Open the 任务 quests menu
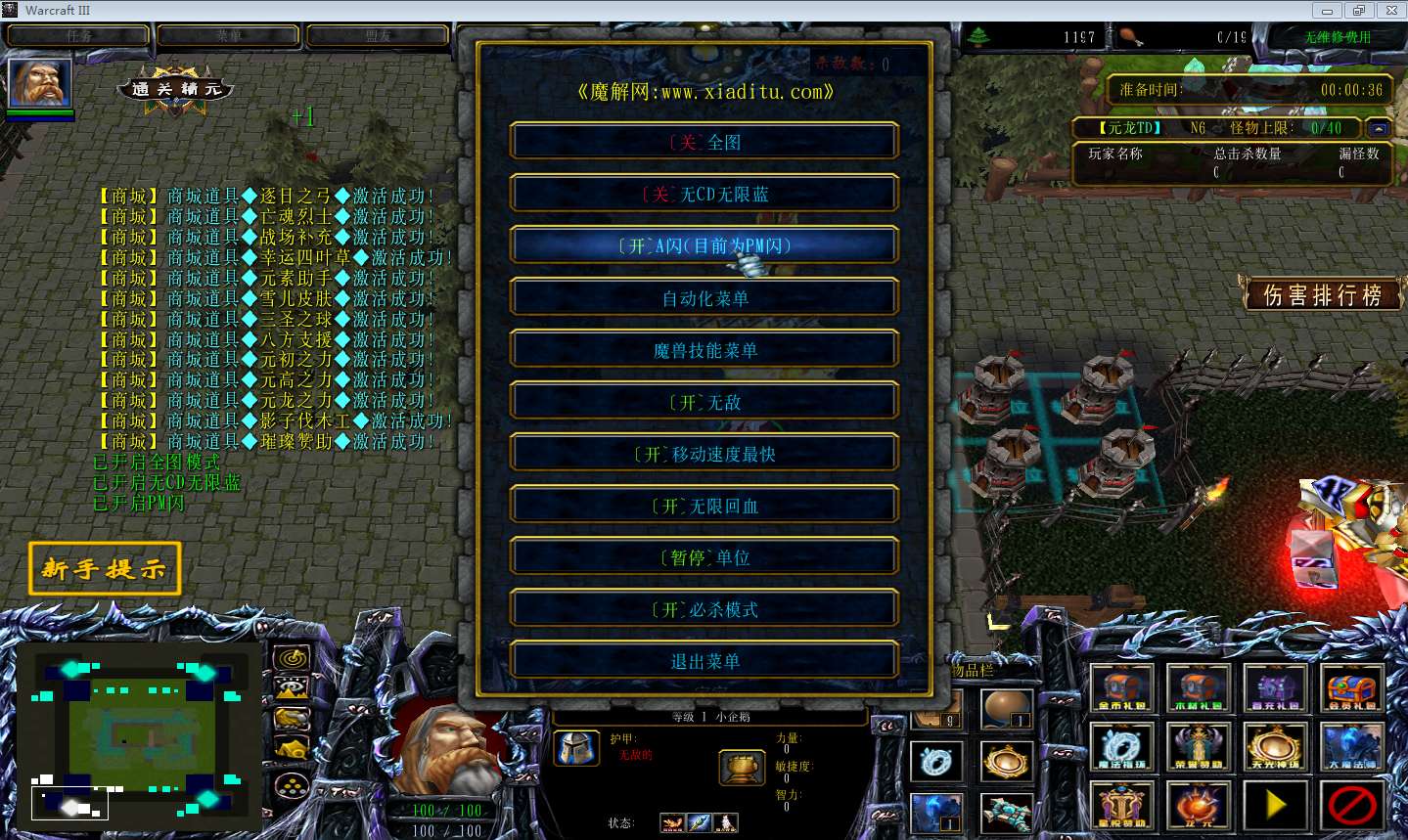 pos(78,35)
